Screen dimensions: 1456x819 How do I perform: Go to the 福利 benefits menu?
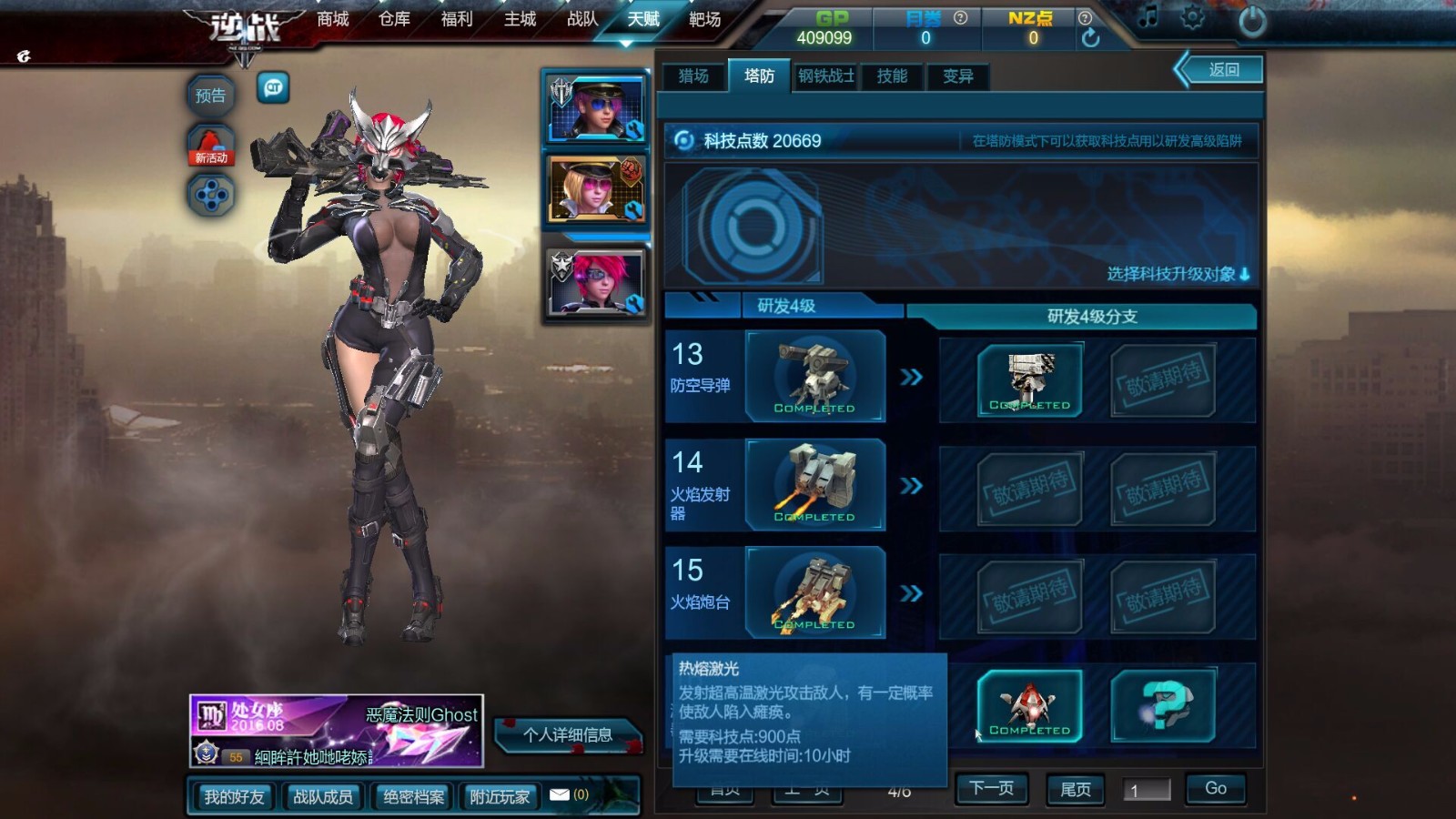(x=457, y=19)
